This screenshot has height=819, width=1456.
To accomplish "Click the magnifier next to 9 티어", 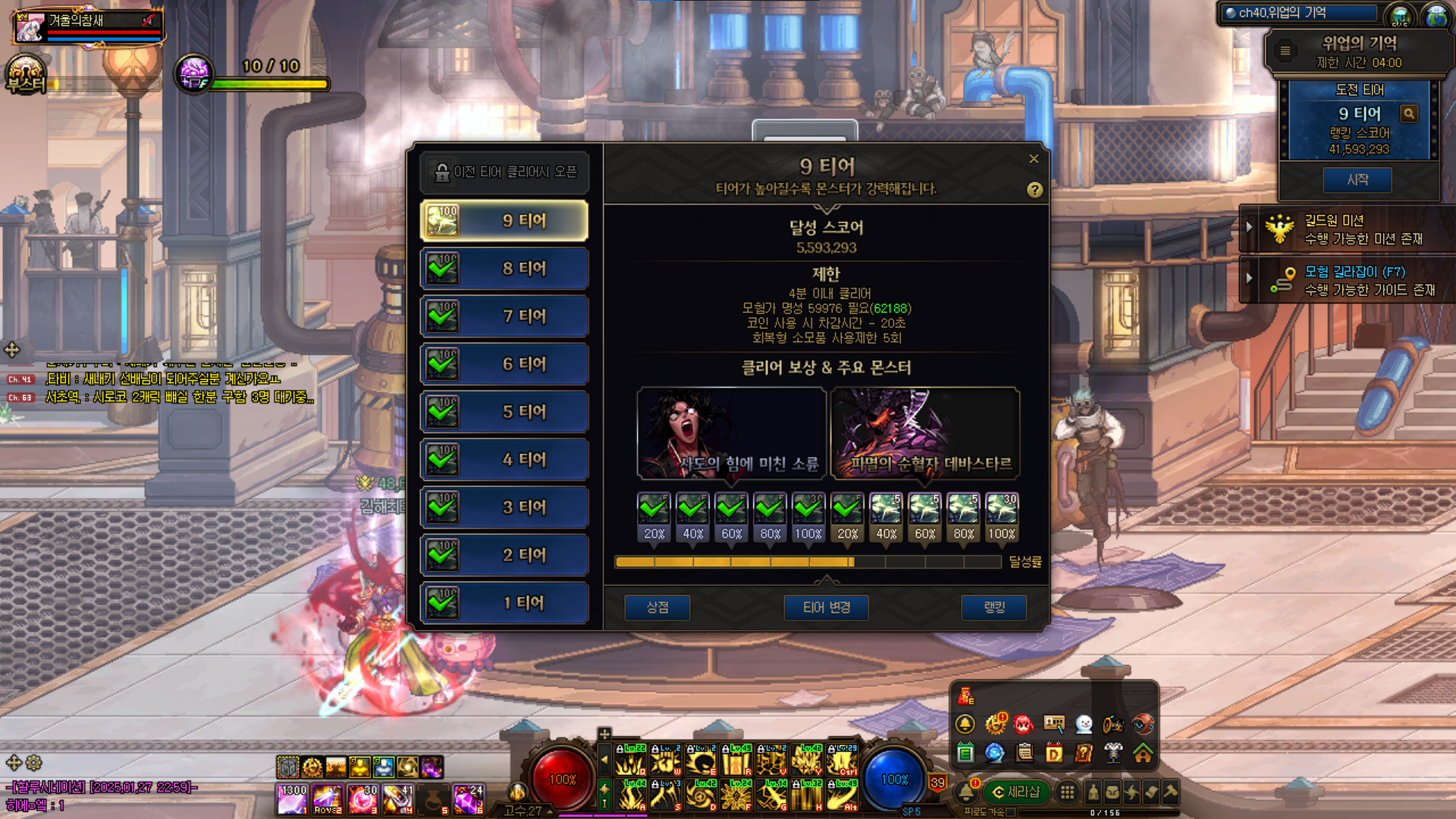I will click(1409, 114).
